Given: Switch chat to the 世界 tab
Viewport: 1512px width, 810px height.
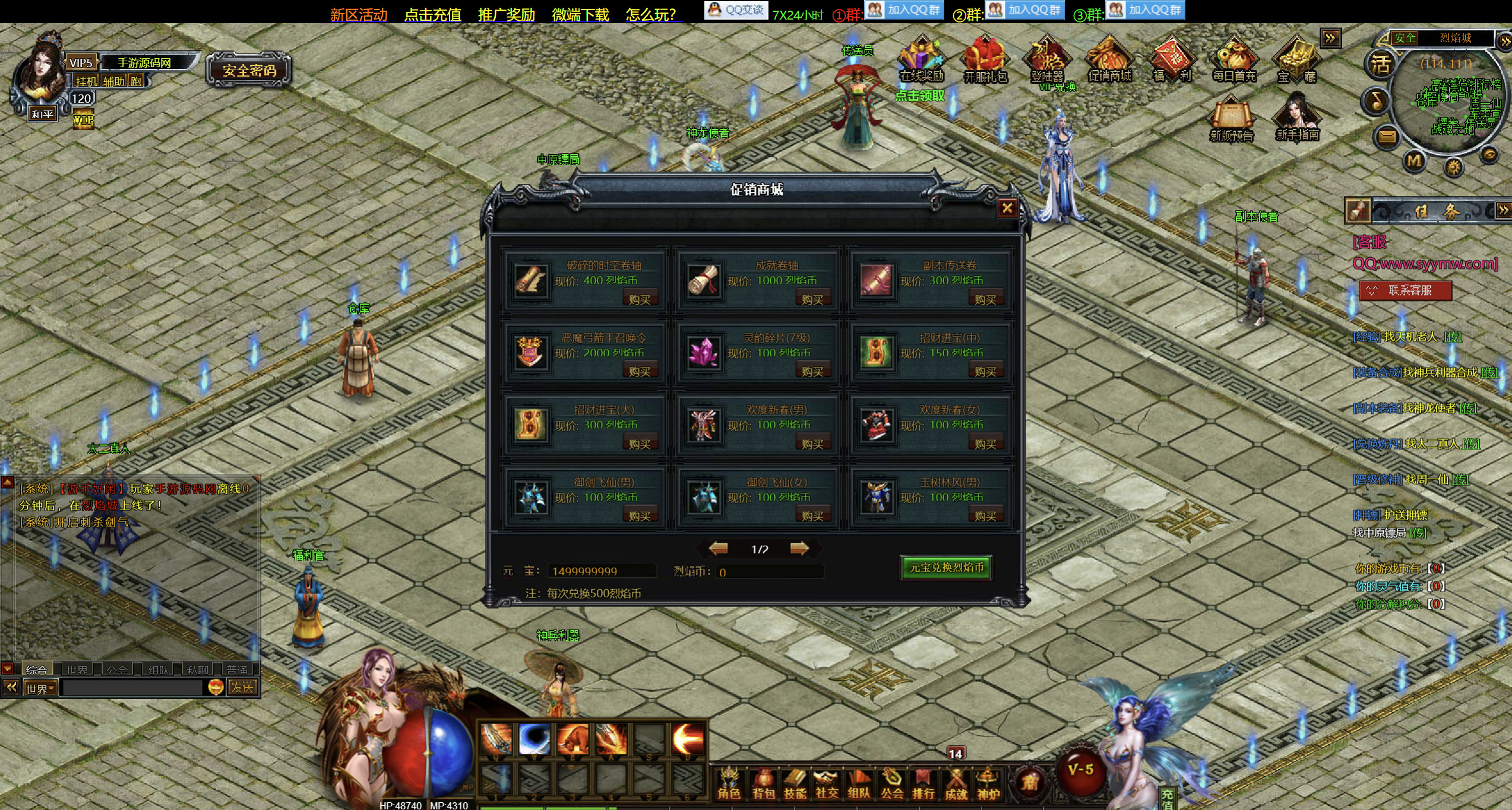Looking at the screenshot, I should 77,669.
